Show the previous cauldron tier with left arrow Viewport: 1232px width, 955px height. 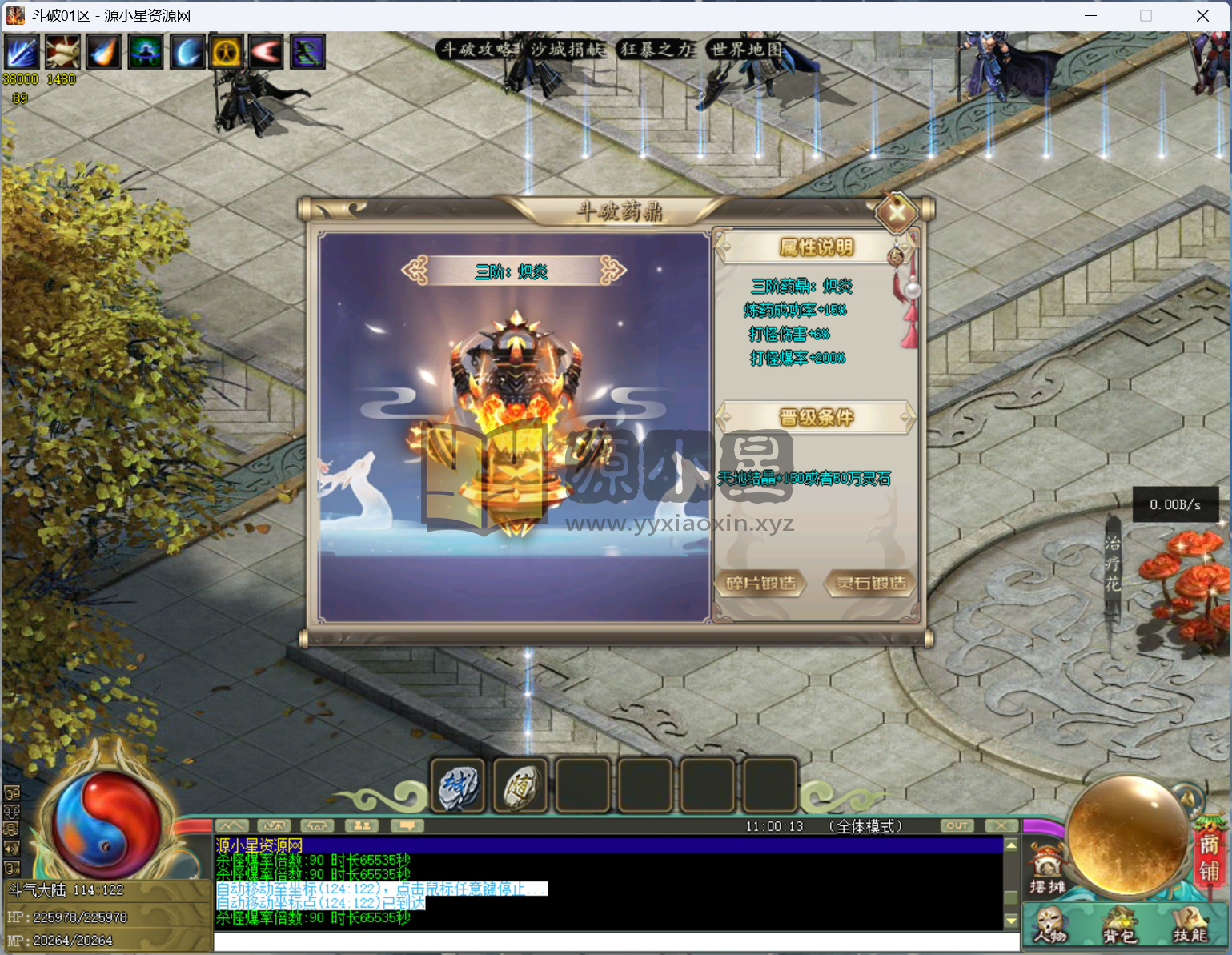point(415,271)
